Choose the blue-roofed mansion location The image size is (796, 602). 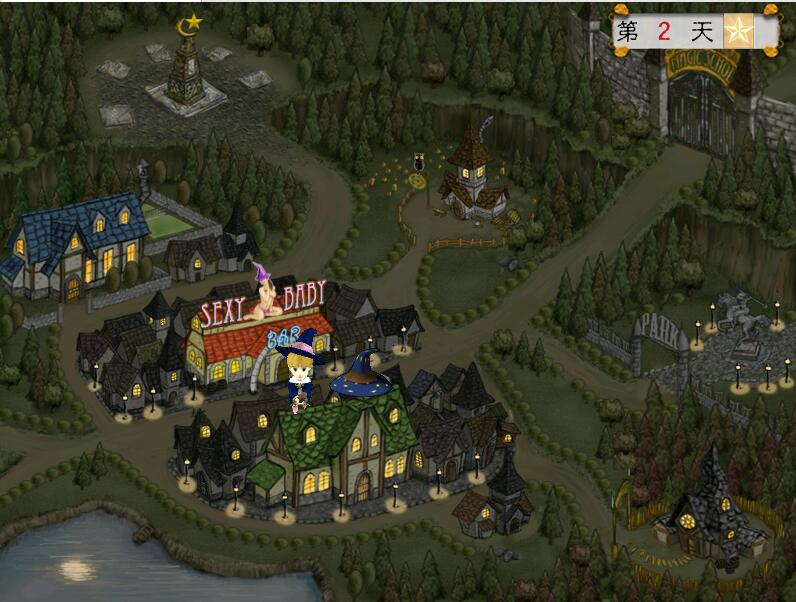78,243
